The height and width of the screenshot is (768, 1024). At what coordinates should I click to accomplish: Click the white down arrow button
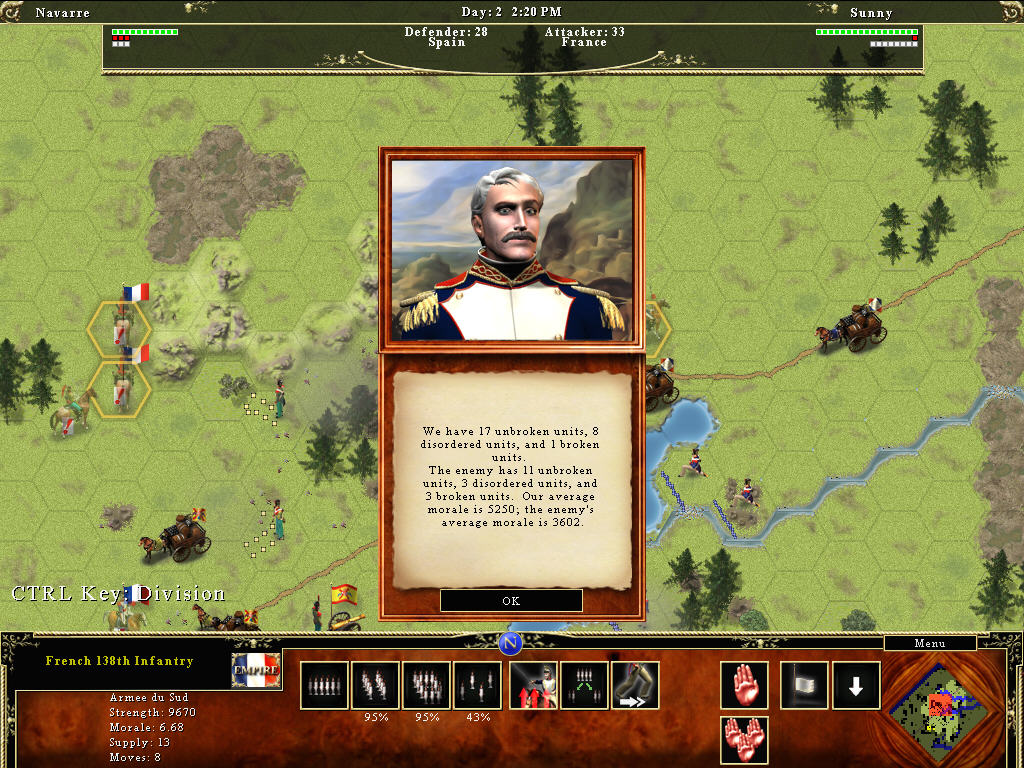coord(856,685)
